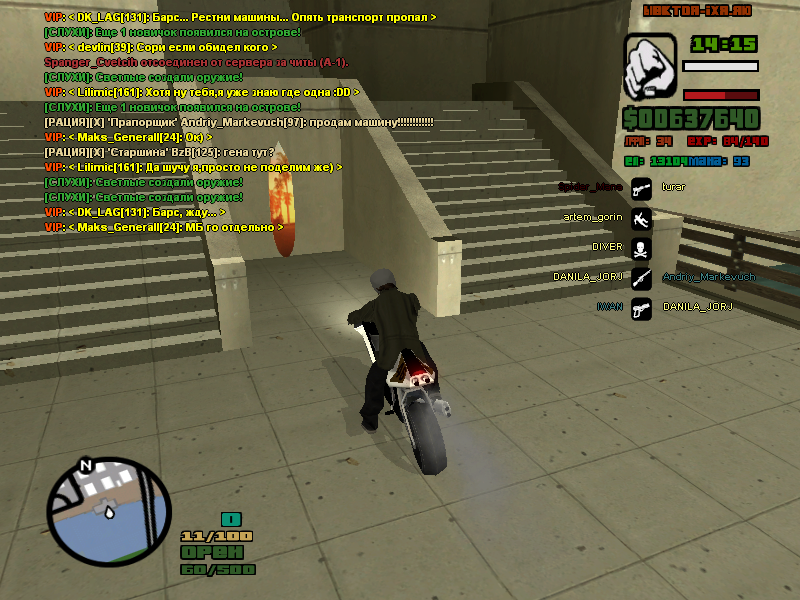Click the silenced pistol kill icon beside turar

point(641,187)
